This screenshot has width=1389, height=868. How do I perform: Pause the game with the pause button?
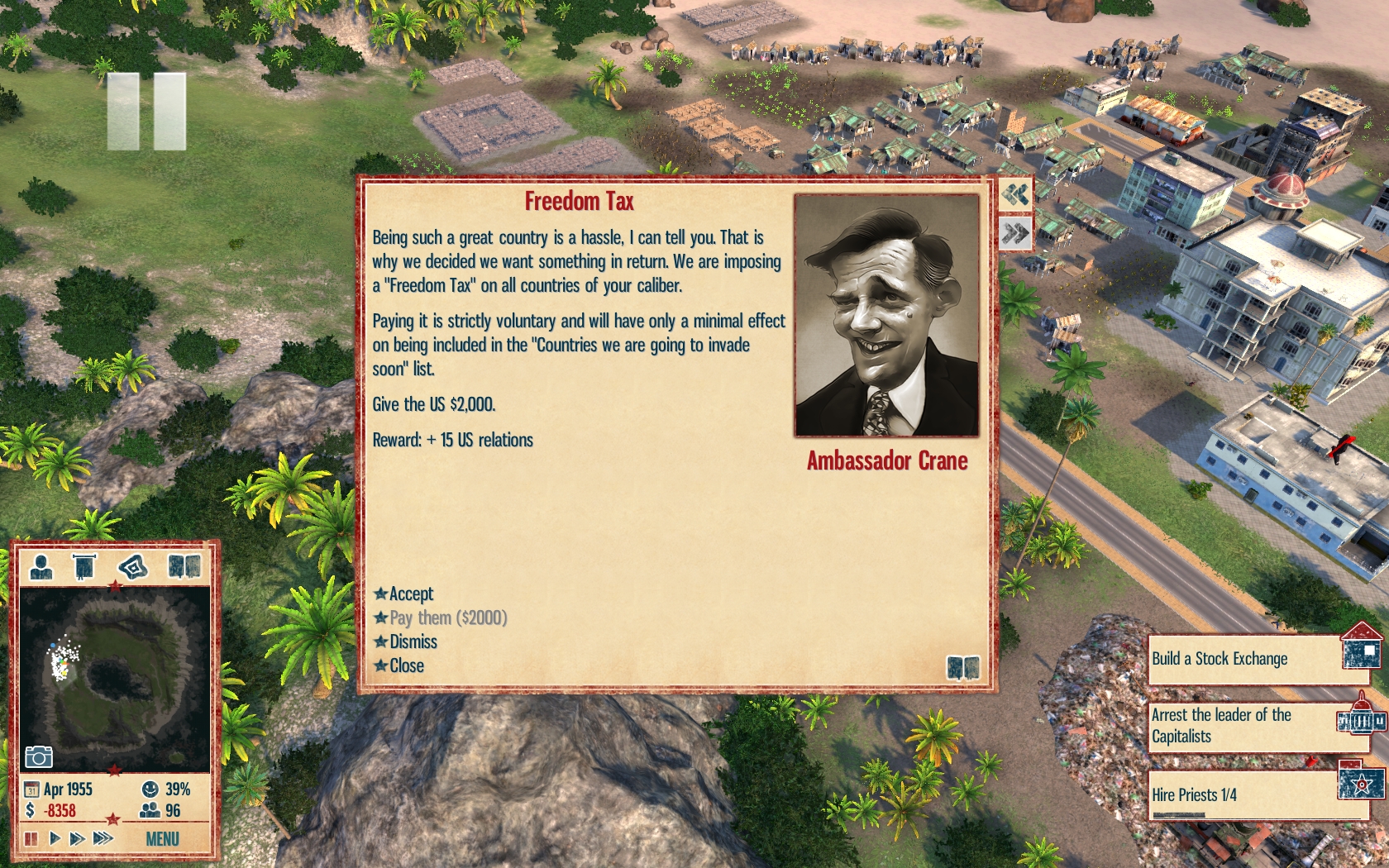(31, 838)
